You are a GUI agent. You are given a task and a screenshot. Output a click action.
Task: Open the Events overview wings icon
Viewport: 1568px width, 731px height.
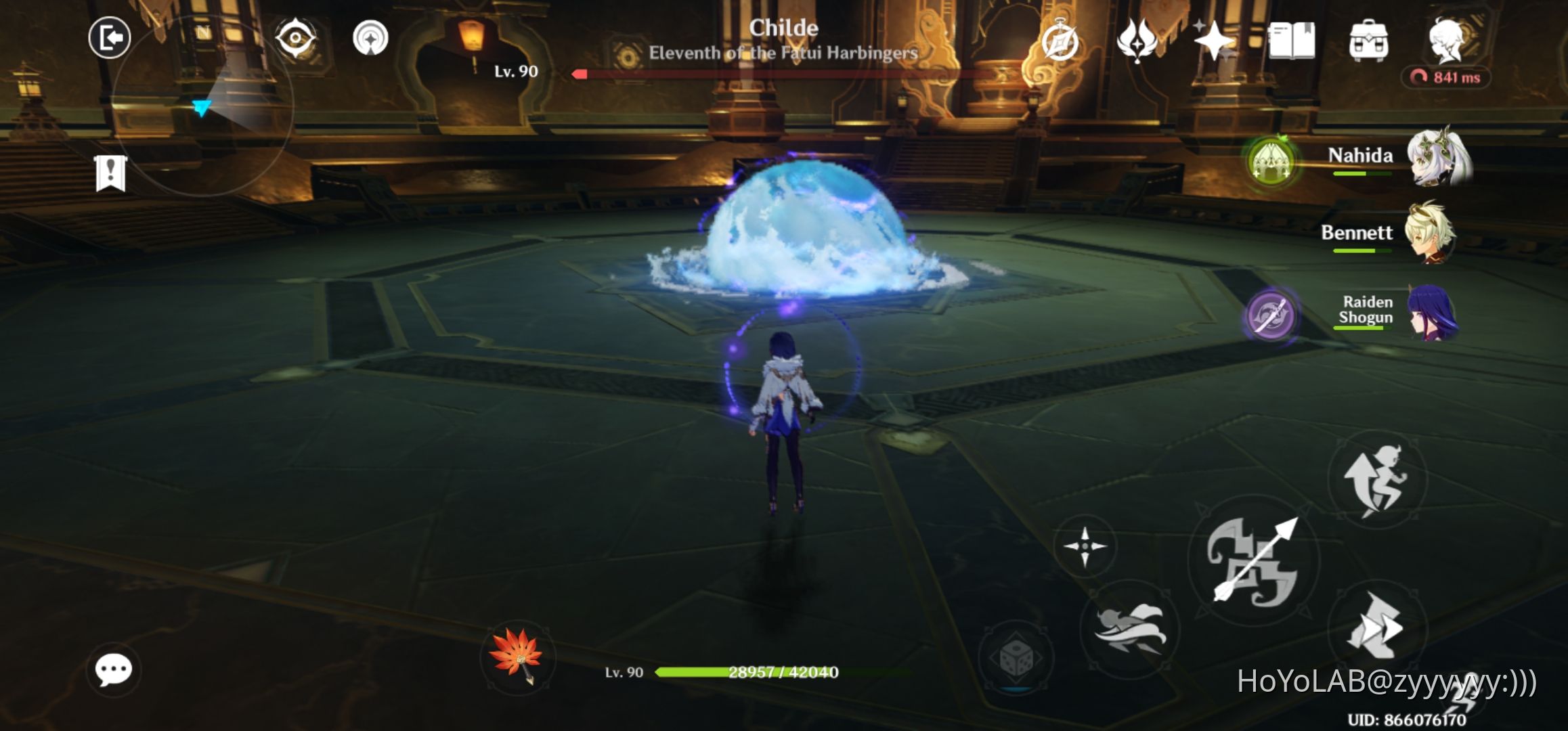pos(1137,42)
